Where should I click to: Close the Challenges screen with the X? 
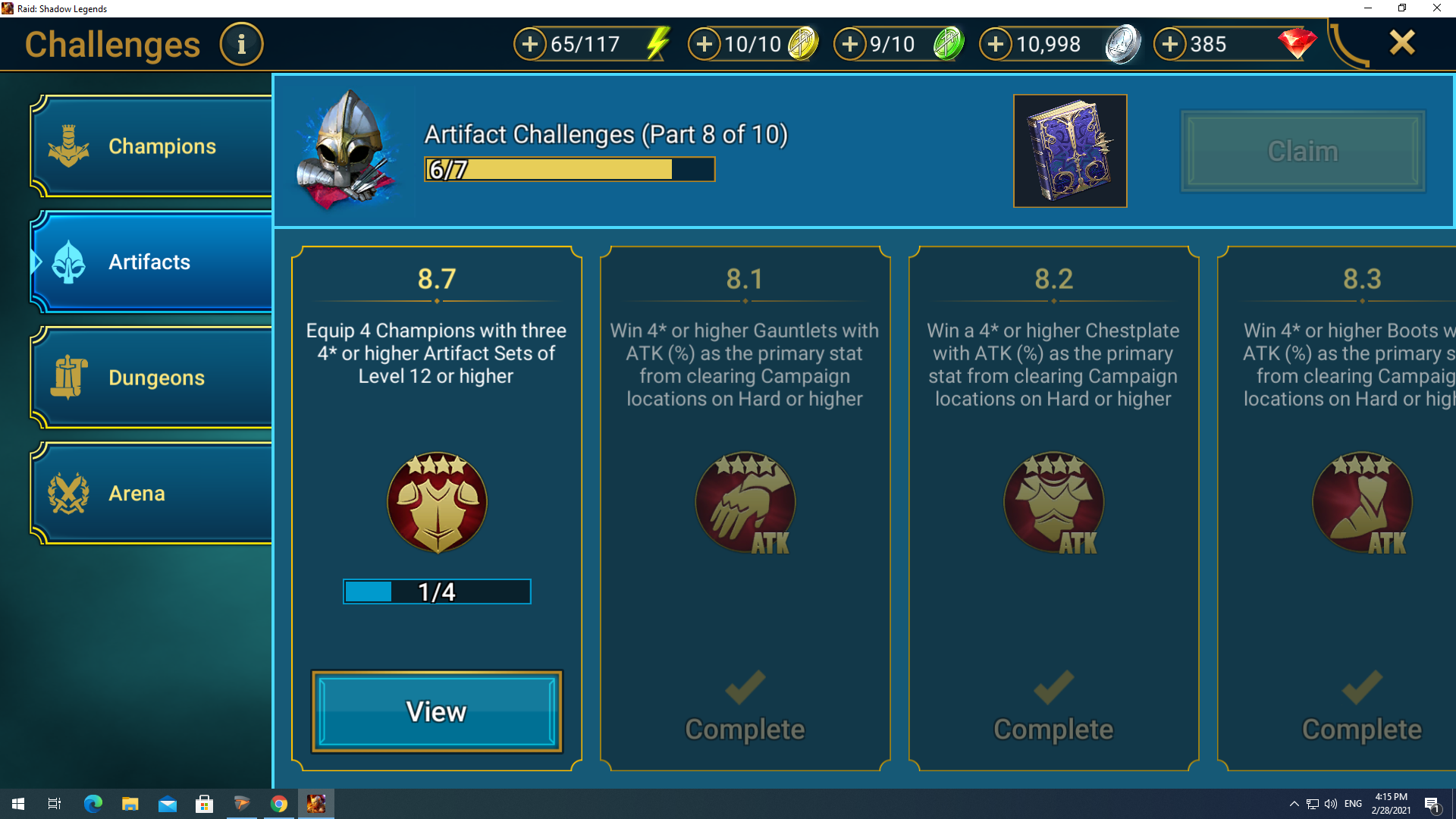coord(1402,43)
